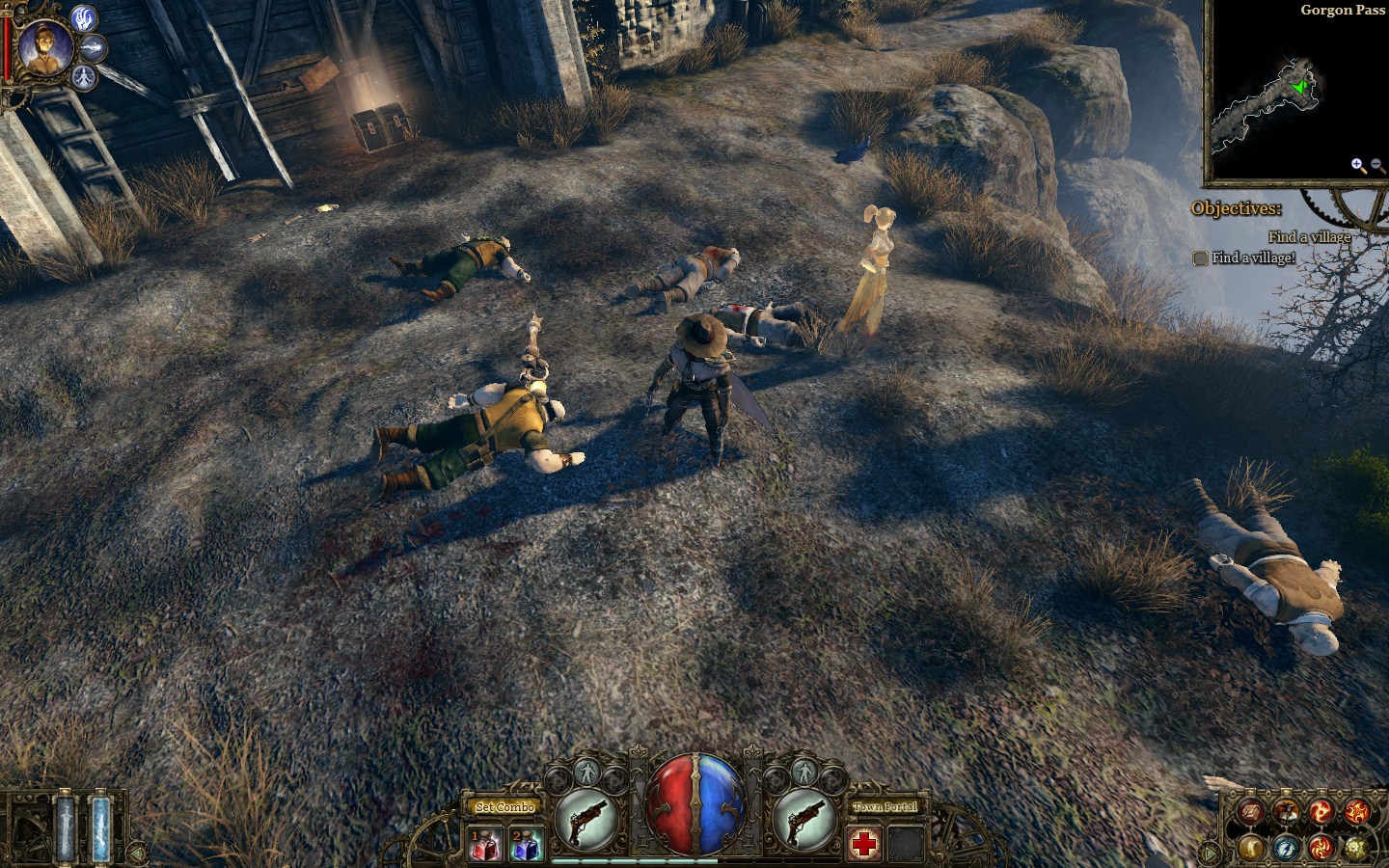Activate the Town Portal button
The width and height of the screenshot is (1389, 868).
[x=885, y=806]
